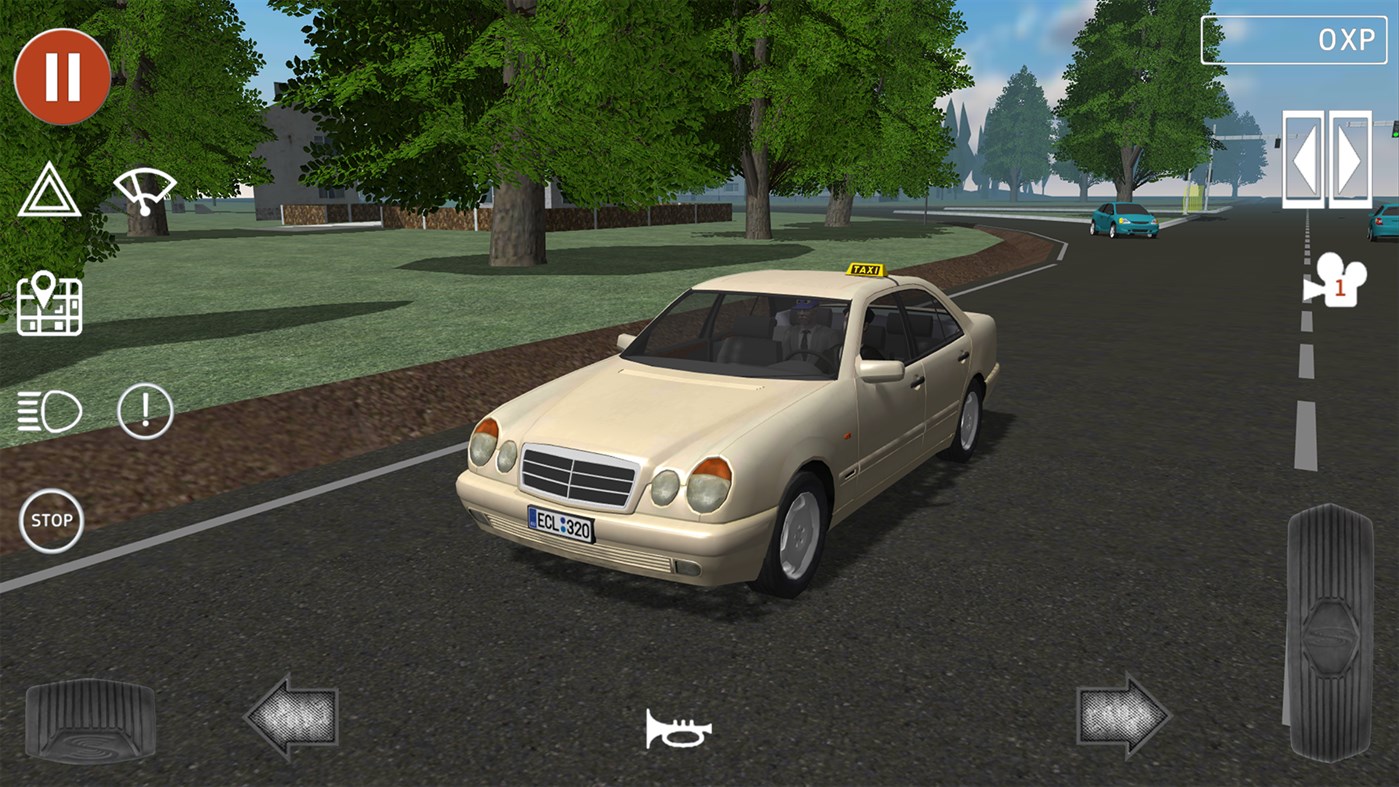Viewport: 1399px width, 787px height.
Task: Enable the left turn signal
Action: (x=1303, y=158)
